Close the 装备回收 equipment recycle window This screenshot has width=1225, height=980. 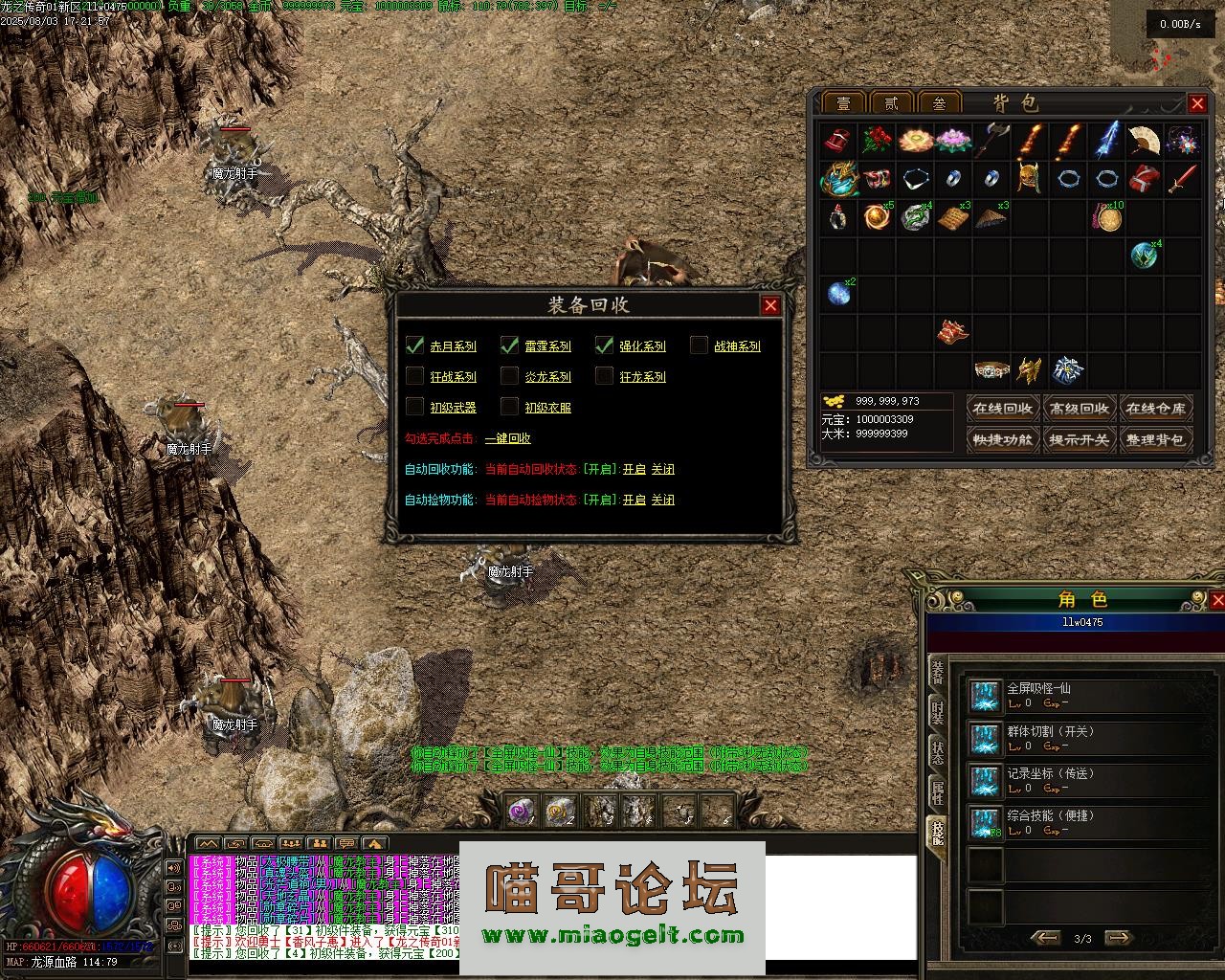click(770, 305)
